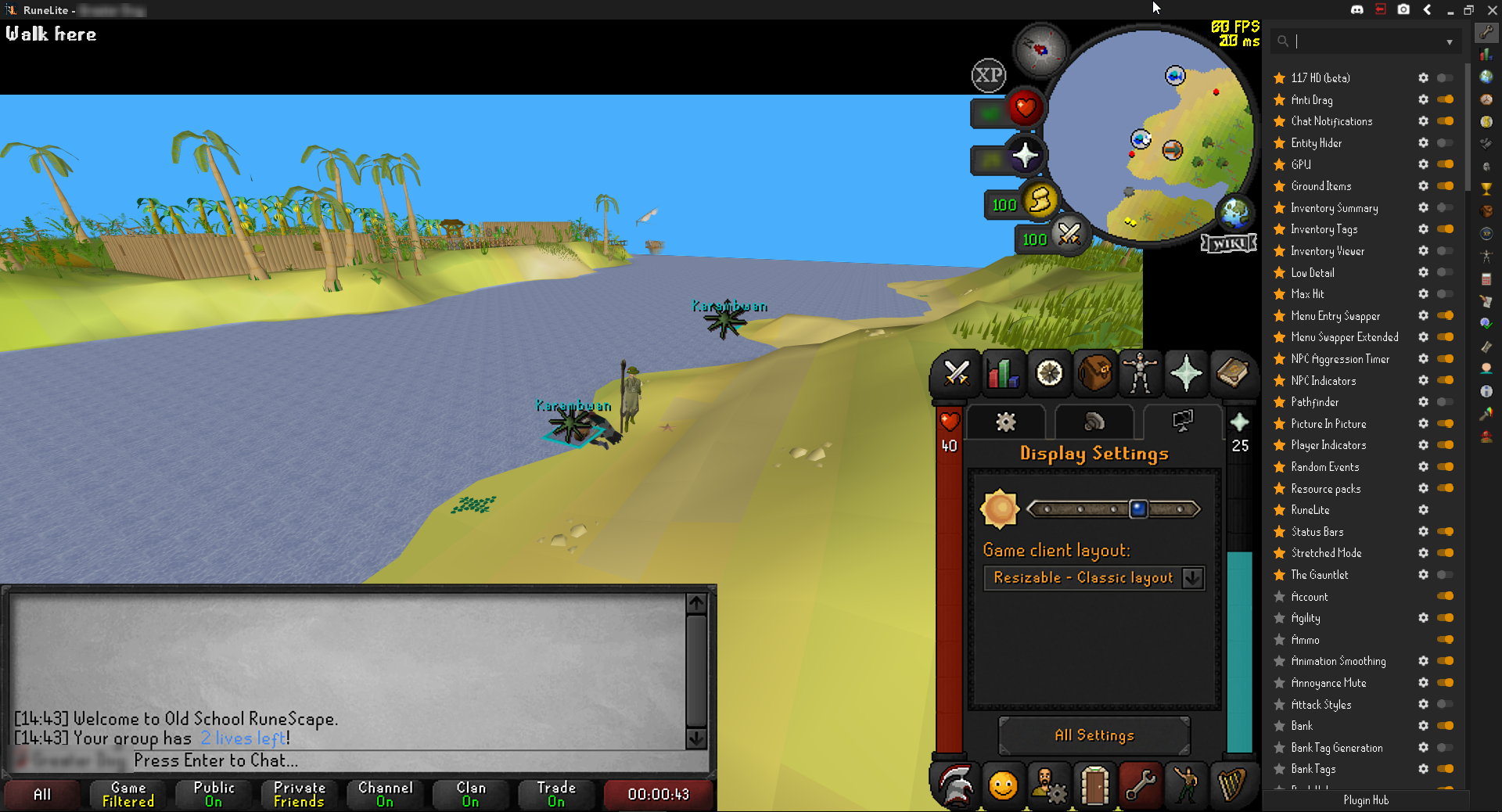Open the Emotes smiley tab
This screenshot has width=1502, height=812.
coord(1002,786)
